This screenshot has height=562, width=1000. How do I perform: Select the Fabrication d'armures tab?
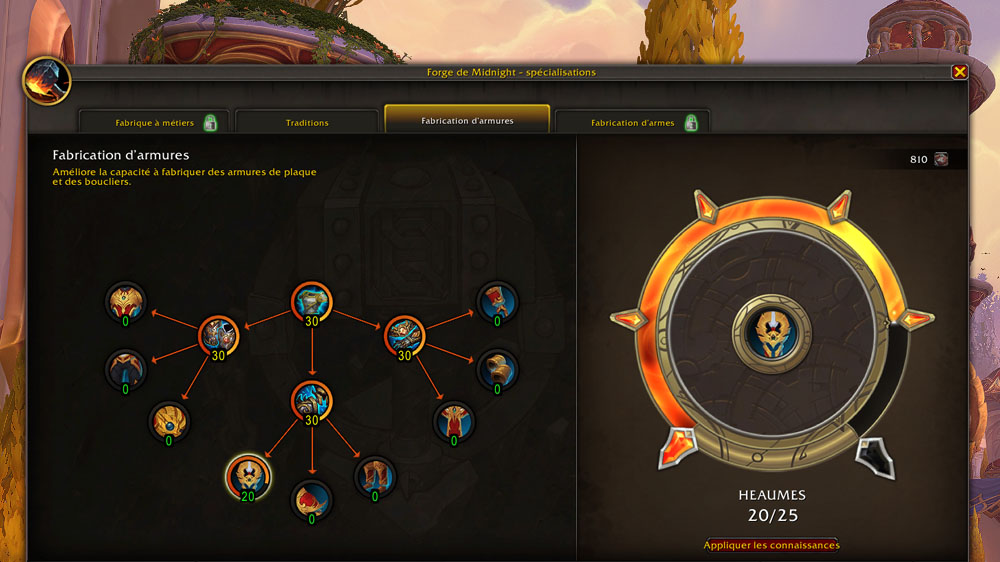[467, 121]
